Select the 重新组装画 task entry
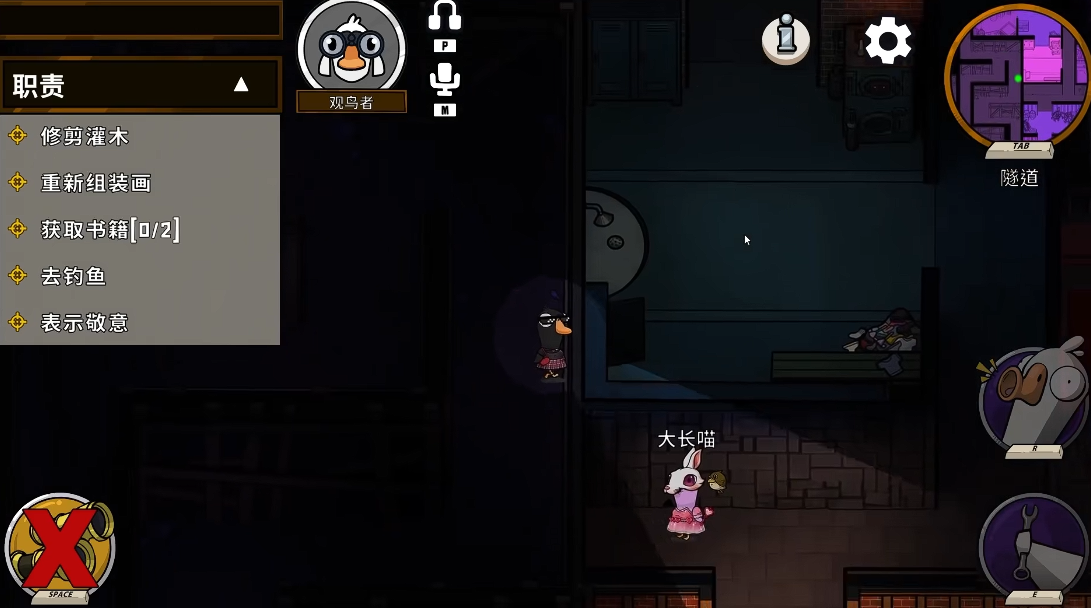Image resolution: width=1091 pixels, height=608 pixels. coord(96,183)
